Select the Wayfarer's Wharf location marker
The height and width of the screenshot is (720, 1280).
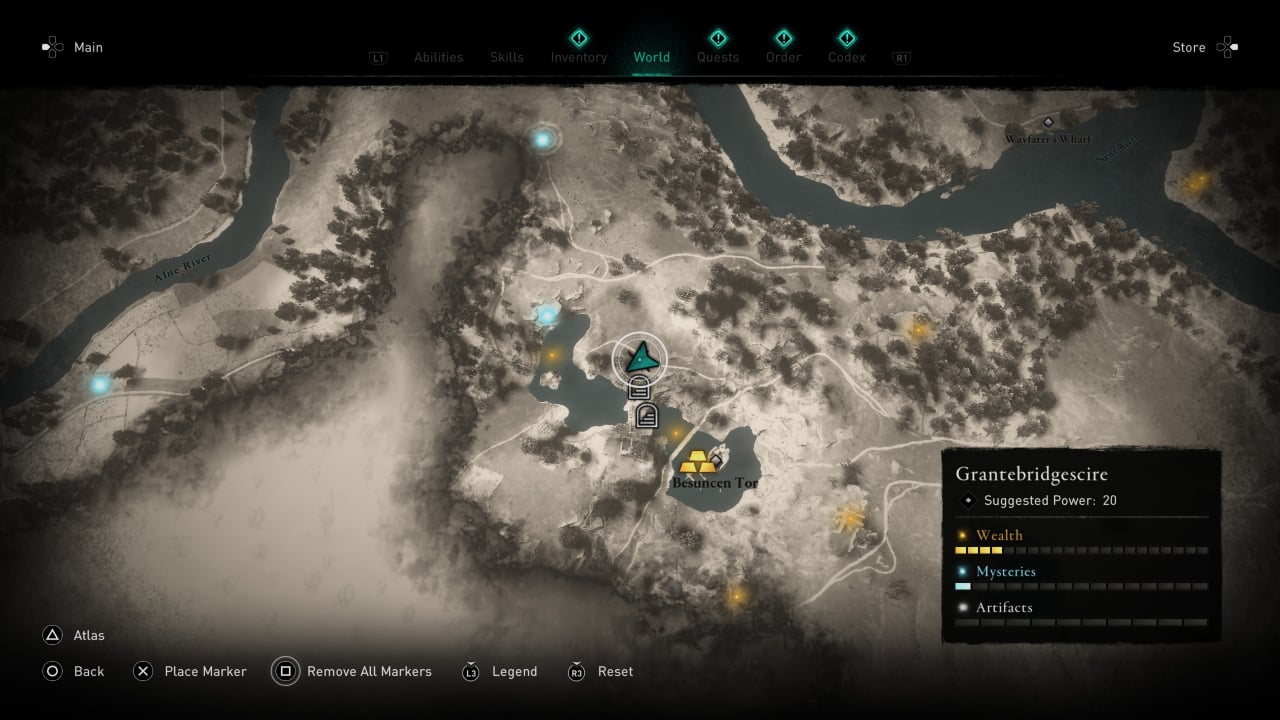click(x=1048, y=122)
